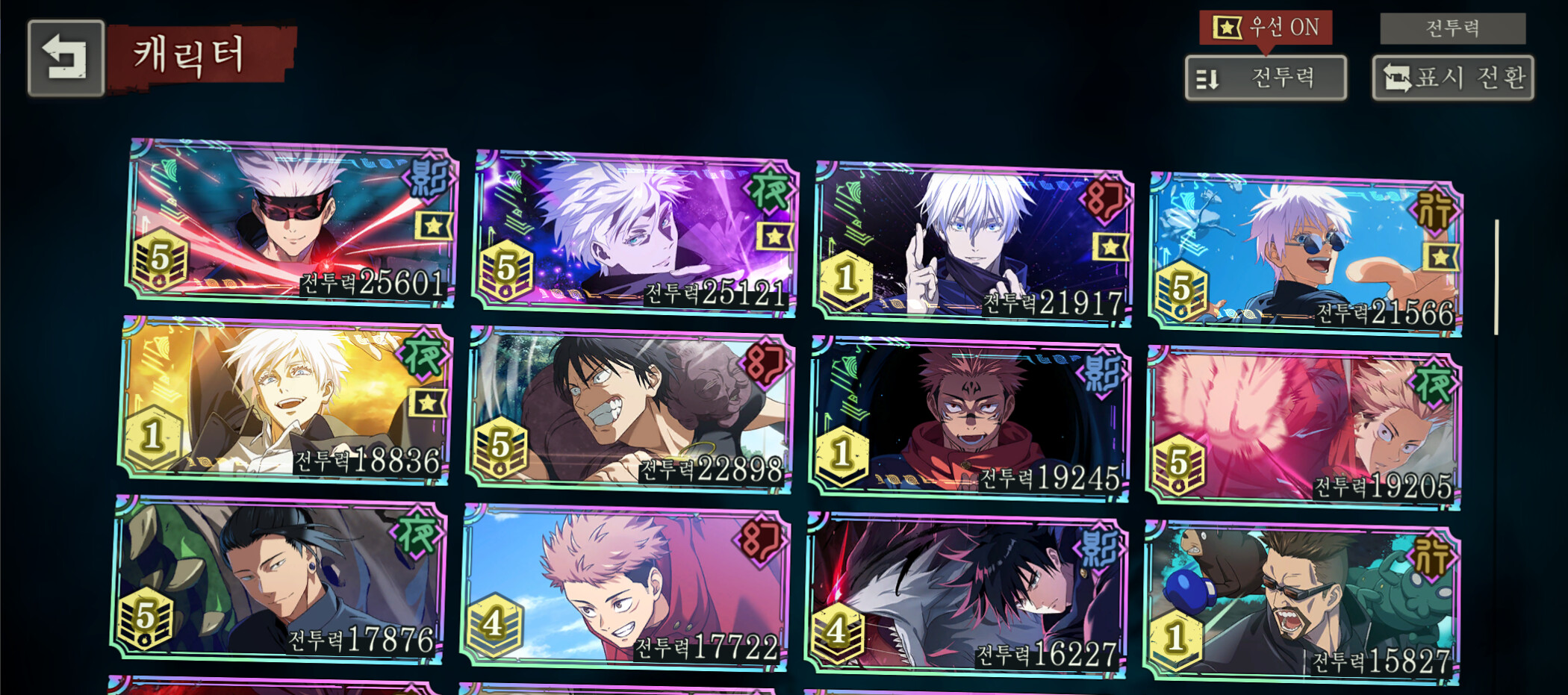Choose the character card with 전투력 25121
The image size is (1568, 695).
(x=635, y=233)
